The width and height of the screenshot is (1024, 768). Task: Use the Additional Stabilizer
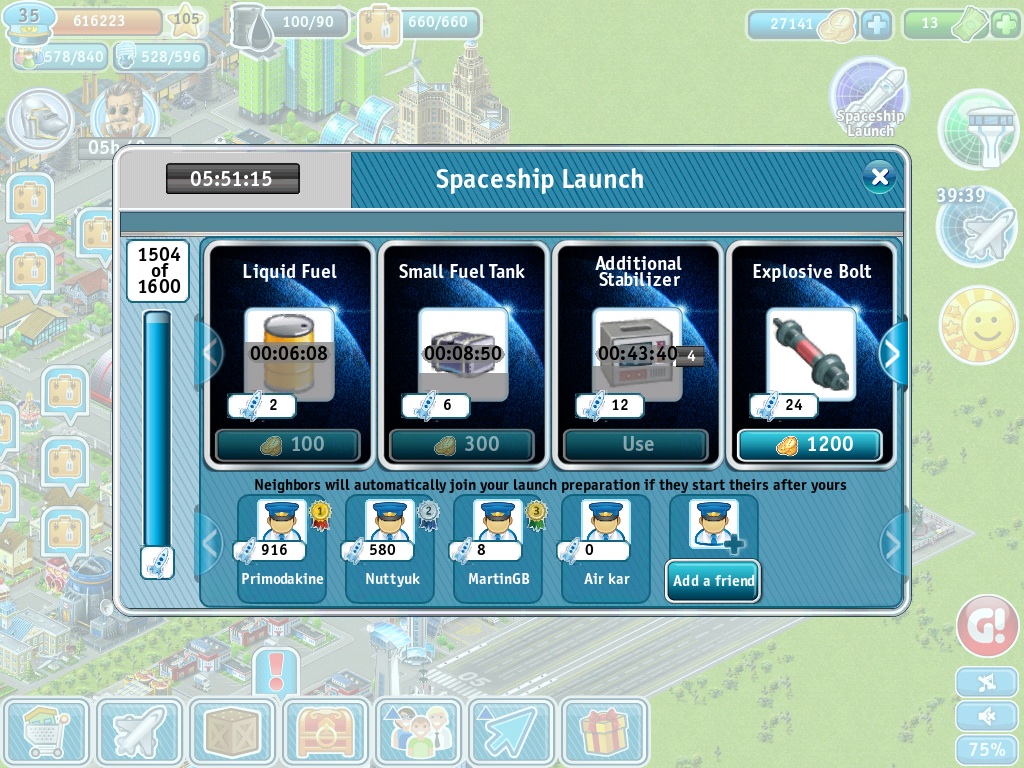click(636, 444)
